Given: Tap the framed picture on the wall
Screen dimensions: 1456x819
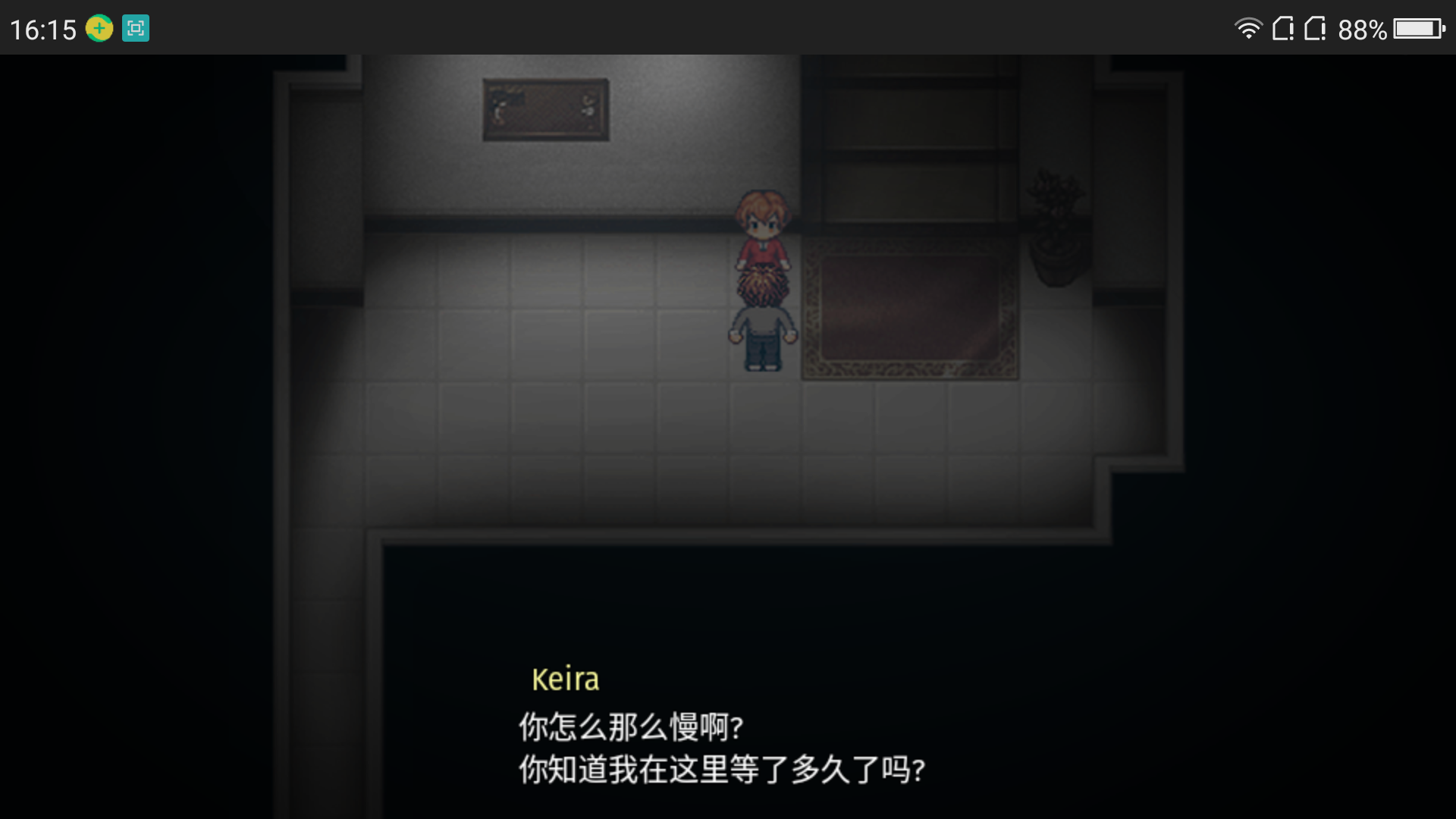Looking at the screenshot, I should [x=544, y=108].
